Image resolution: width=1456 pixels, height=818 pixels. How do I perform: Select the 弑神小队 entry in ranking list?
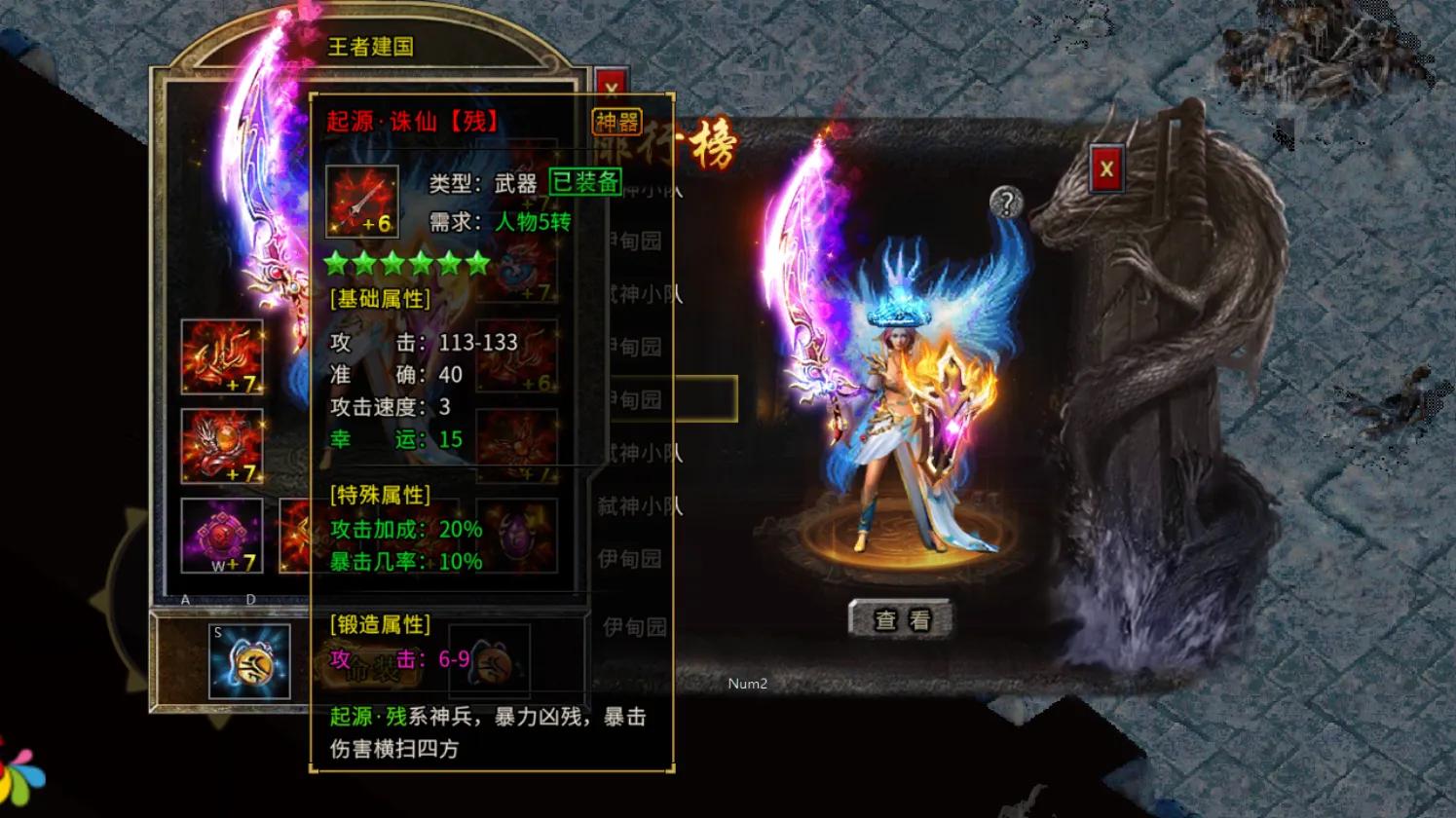point(634,504)
